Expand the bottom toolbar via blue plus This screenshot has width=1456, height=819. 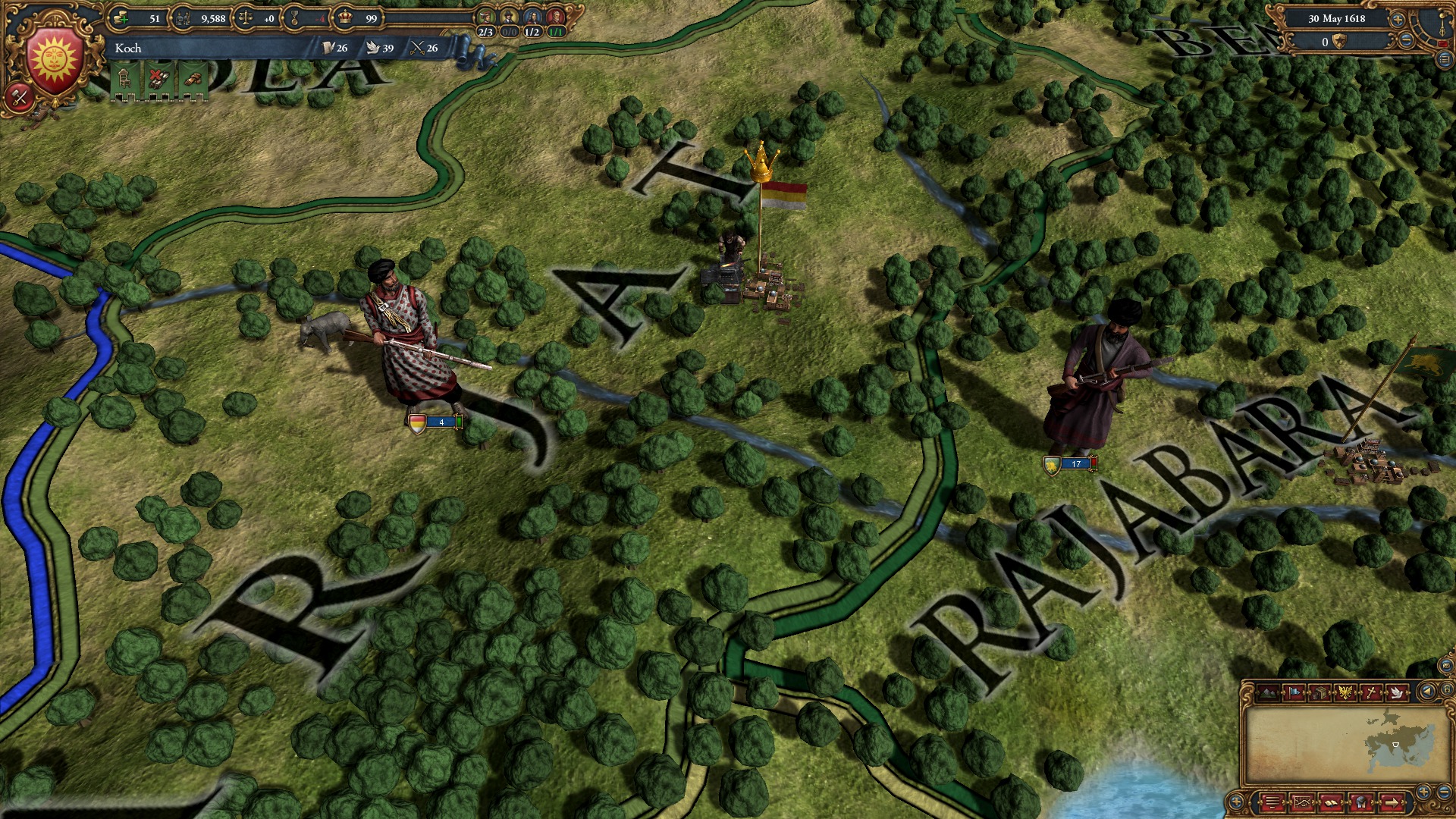tap(1238, 802)
